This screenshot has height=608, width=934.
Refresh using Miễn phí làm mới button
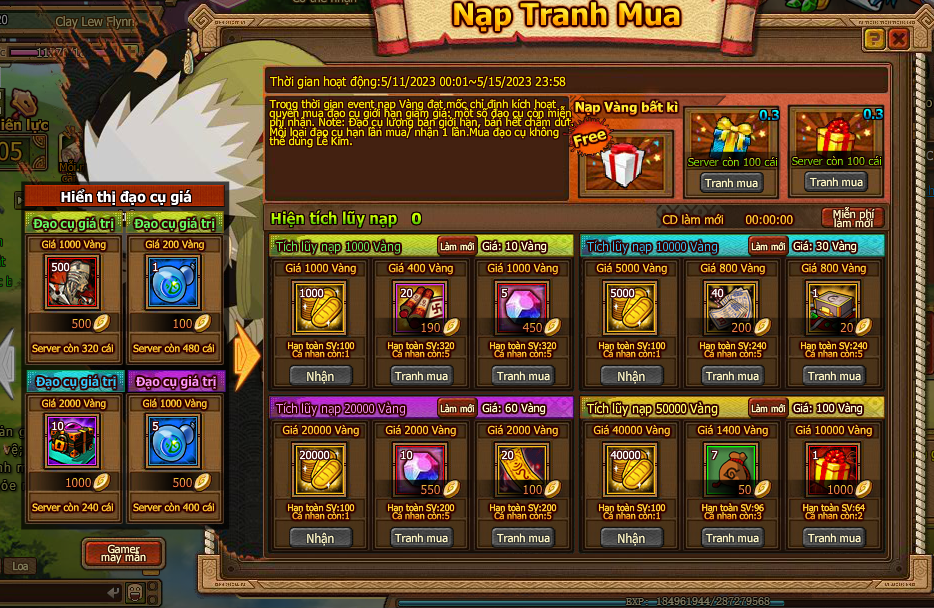pyautogui.click(x=853, y=218)
